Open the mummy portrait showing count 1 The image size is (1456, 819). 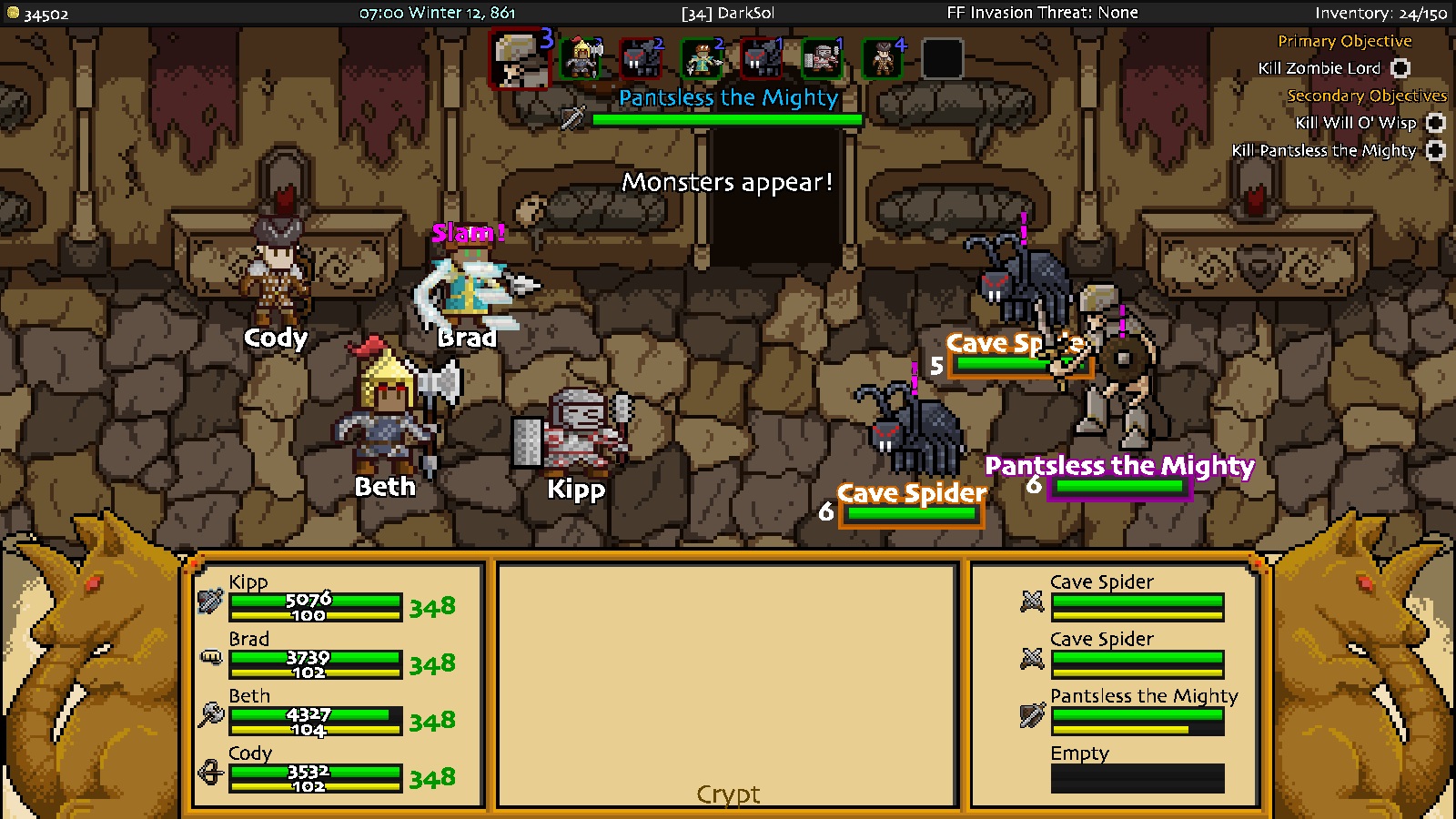[821, 56]
